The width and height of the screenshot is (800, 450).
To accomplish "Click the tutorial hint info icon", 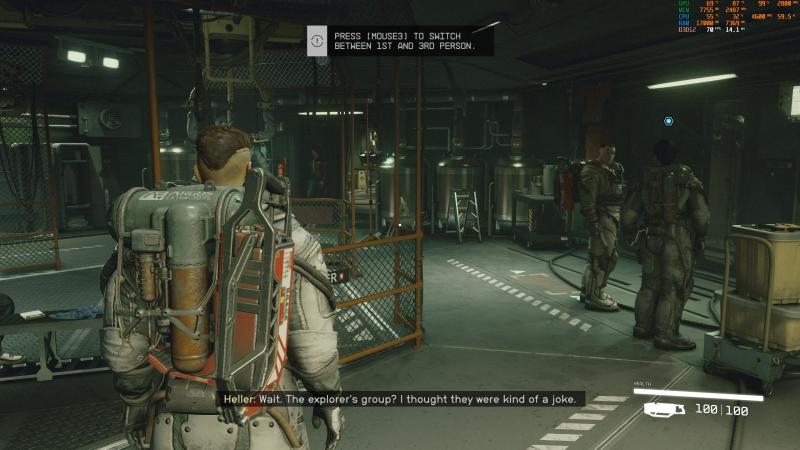I will point(317,41).
